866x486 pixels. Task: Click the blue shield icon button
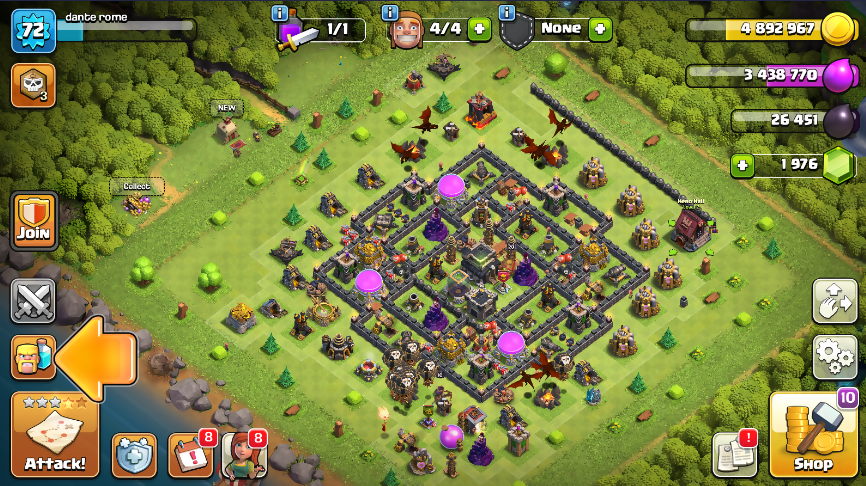coord(134,455)
